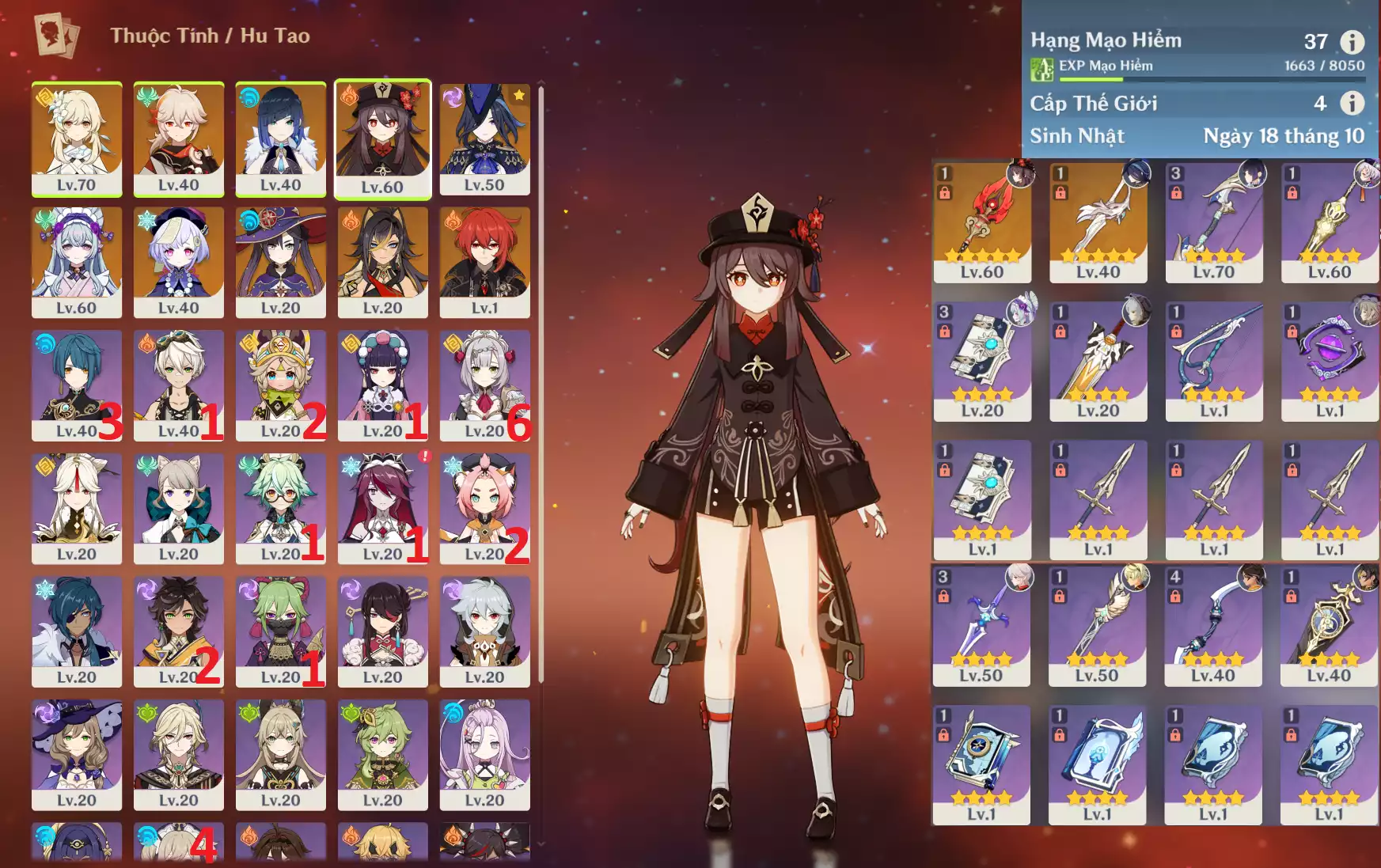
Task: Select the red Staff of Homa Lv.60 weapon
Action: click(982, 222)
